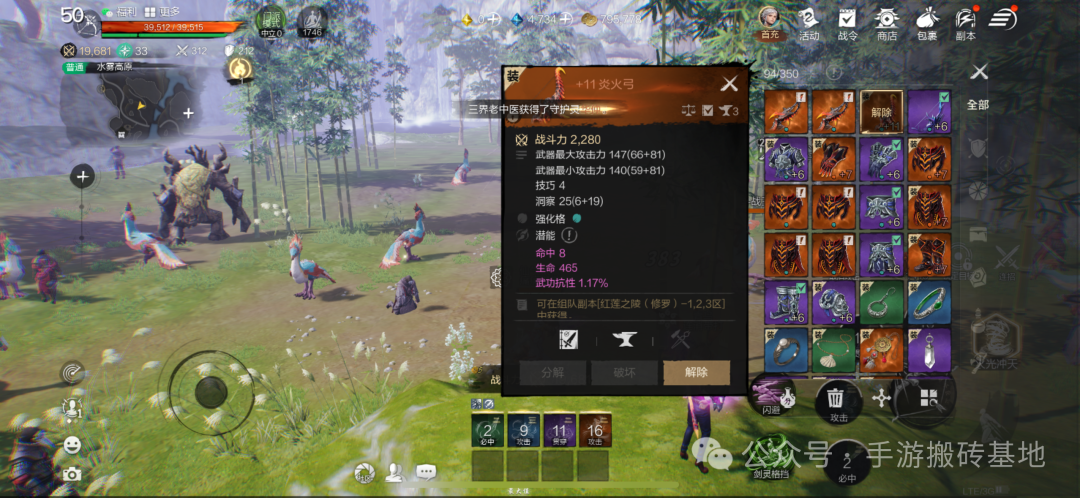Open the 商店 shop menu

click(x=886, y=23)
